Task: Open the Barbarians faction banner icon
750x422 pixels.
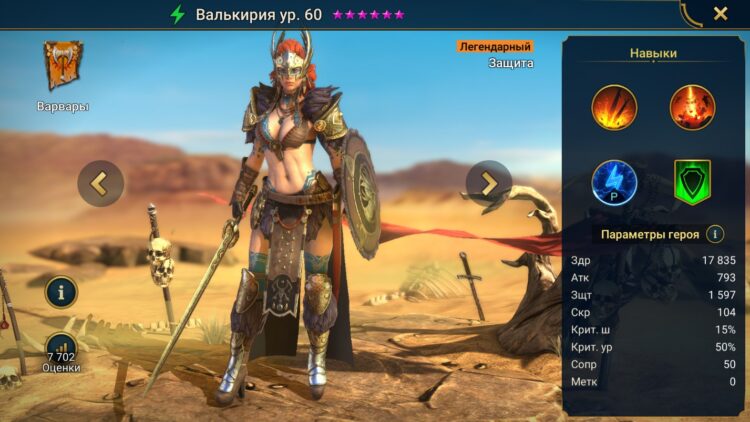Action: [x=63, y=66]
